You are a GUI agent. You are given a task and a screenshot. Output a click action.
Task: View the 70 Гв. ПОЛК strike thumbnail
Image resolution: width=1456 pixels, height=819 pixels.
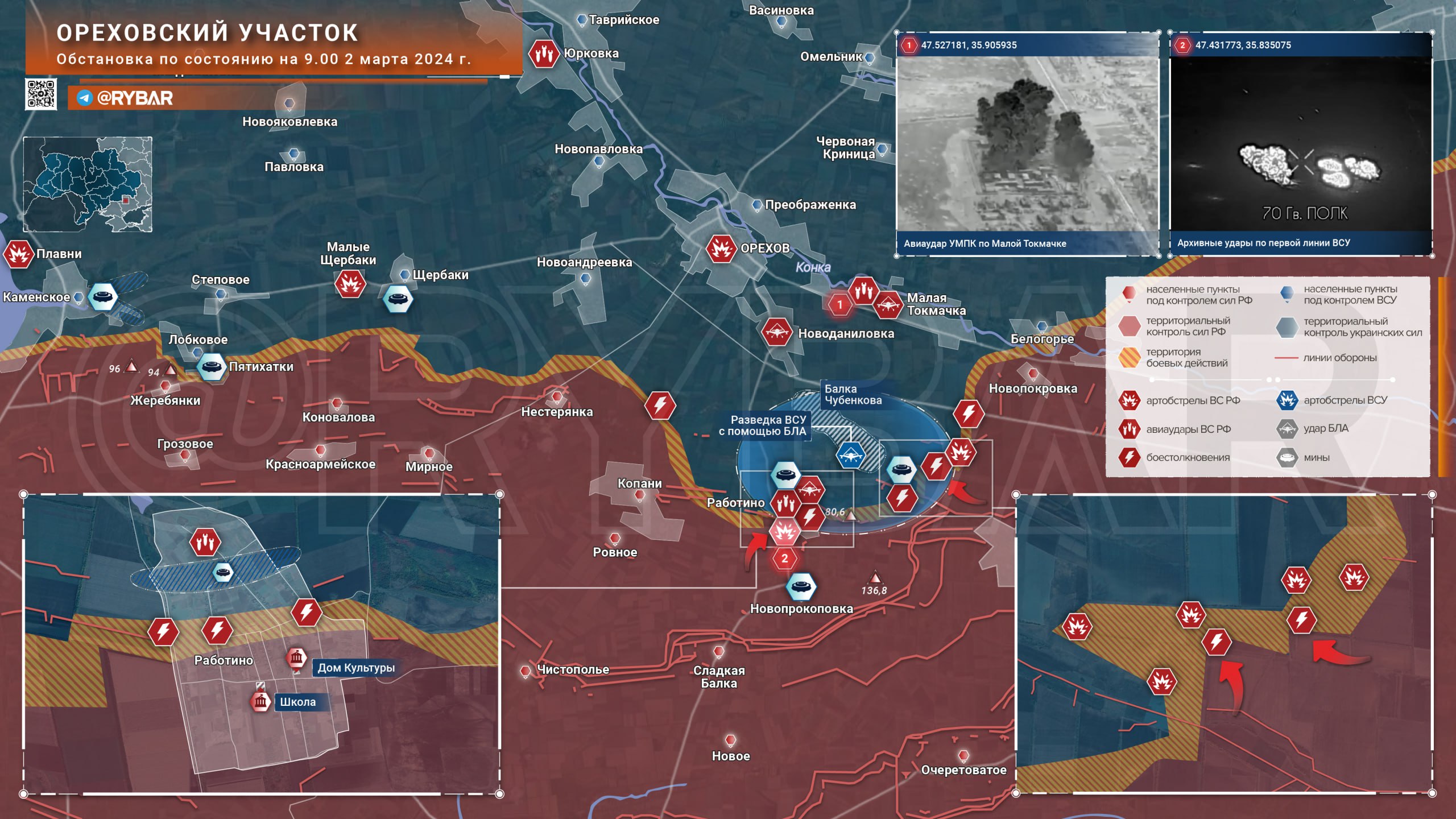point(1301,144)
